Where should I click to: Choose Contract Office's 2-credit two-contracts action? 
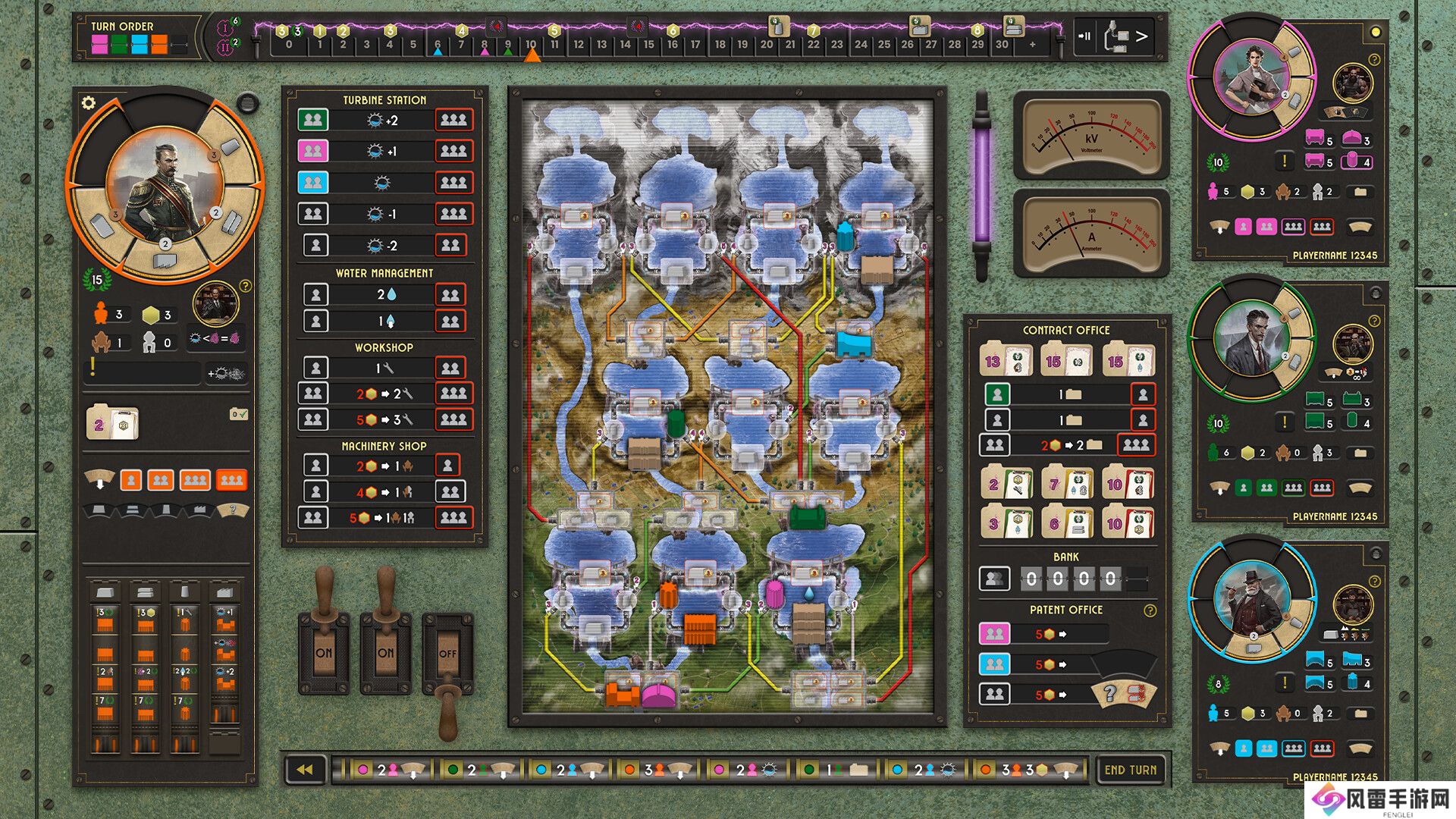click(1068, 445)
